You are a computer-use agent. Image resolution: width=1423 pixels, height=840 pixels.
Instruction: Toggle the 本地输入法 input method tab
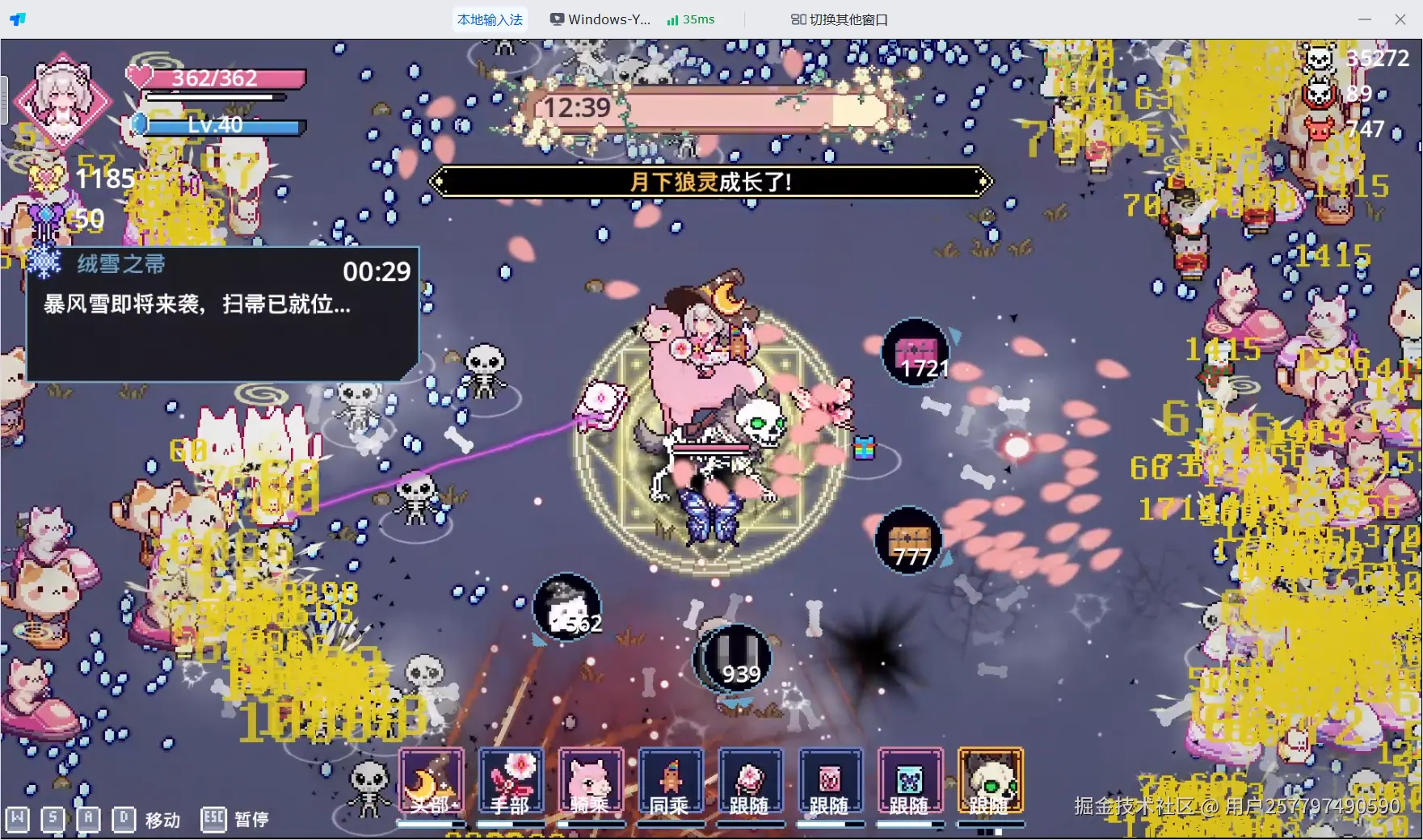[x=490, y=19]
